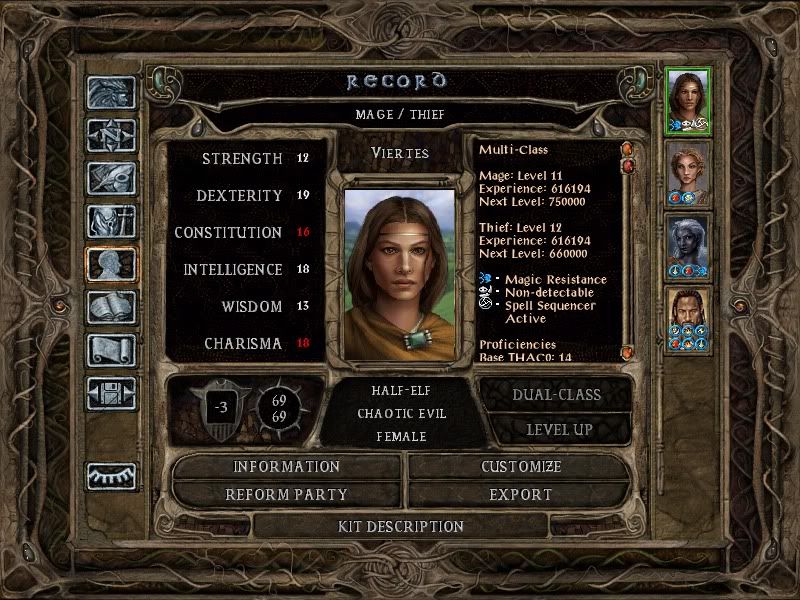The width and height of the screenshot is (800, 600).
Task: Select the dark-skinned white-haired elf portrait
Action: coord(688,246)
